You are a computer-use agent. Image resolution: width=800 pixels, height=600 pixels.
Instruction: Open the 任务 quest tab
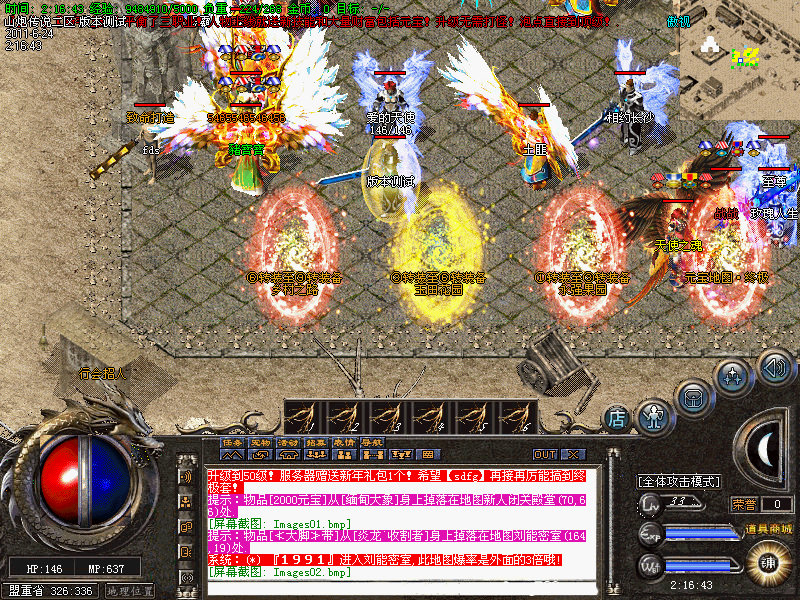click(232, 441)
